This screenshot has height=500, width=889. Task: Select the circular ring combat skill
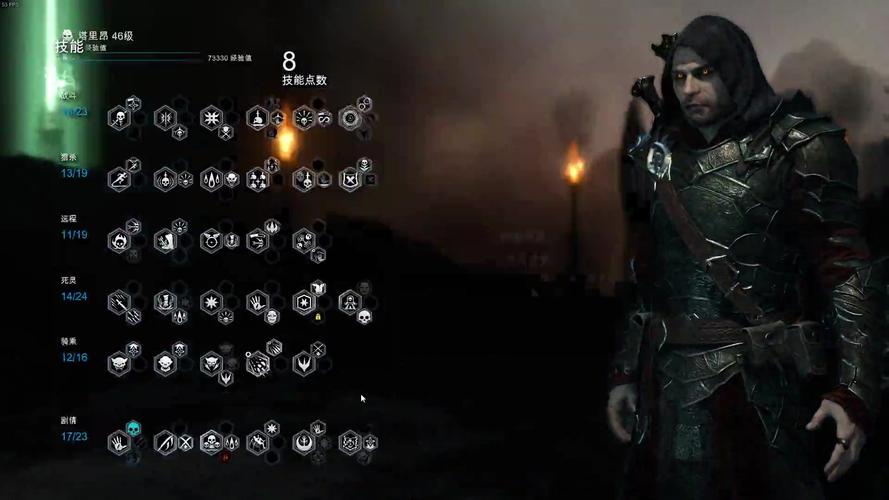point(349,119)
